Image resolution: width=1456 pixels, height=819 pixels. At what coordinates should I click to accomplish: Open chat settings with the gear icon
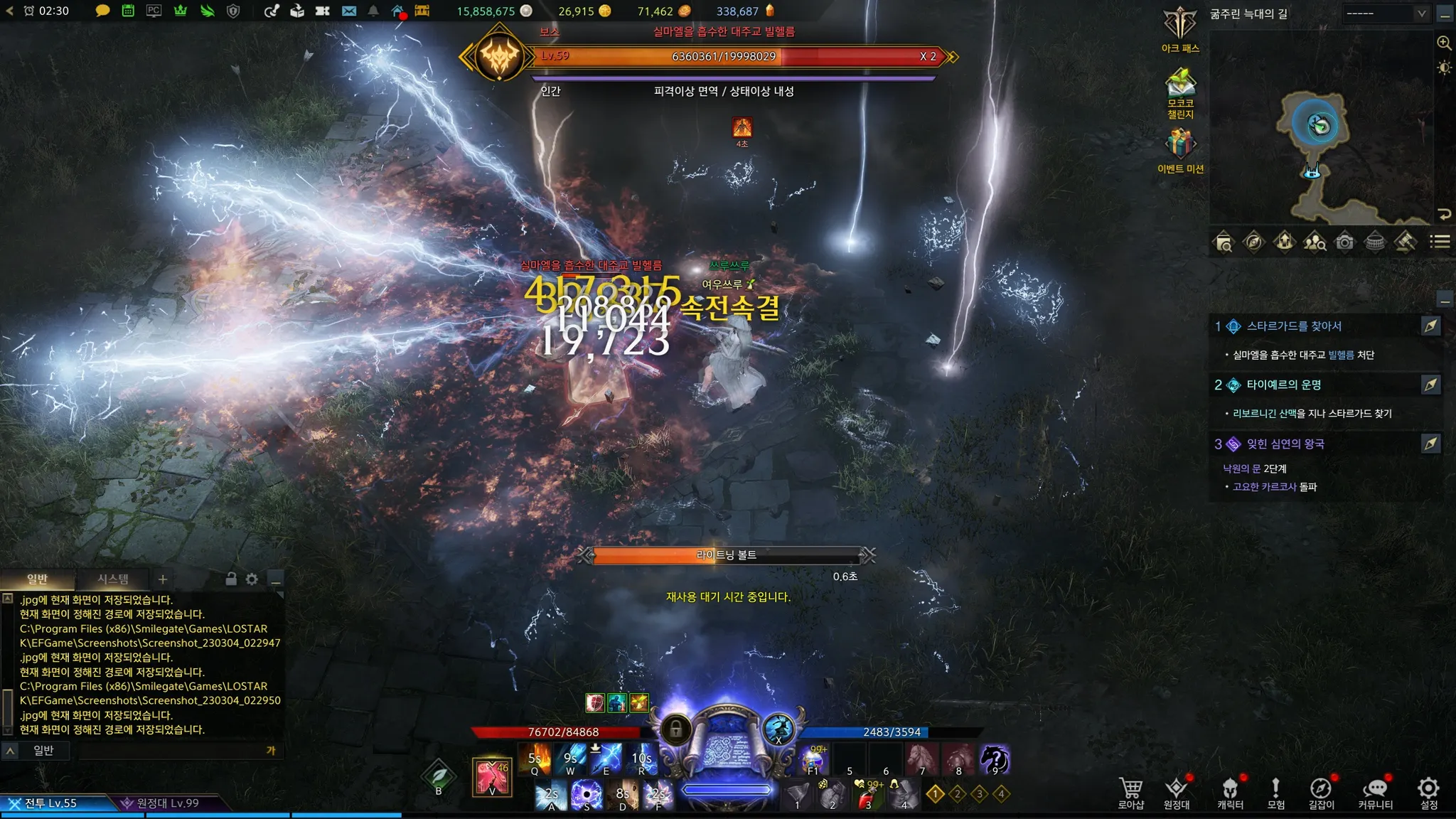pos(252,579)
